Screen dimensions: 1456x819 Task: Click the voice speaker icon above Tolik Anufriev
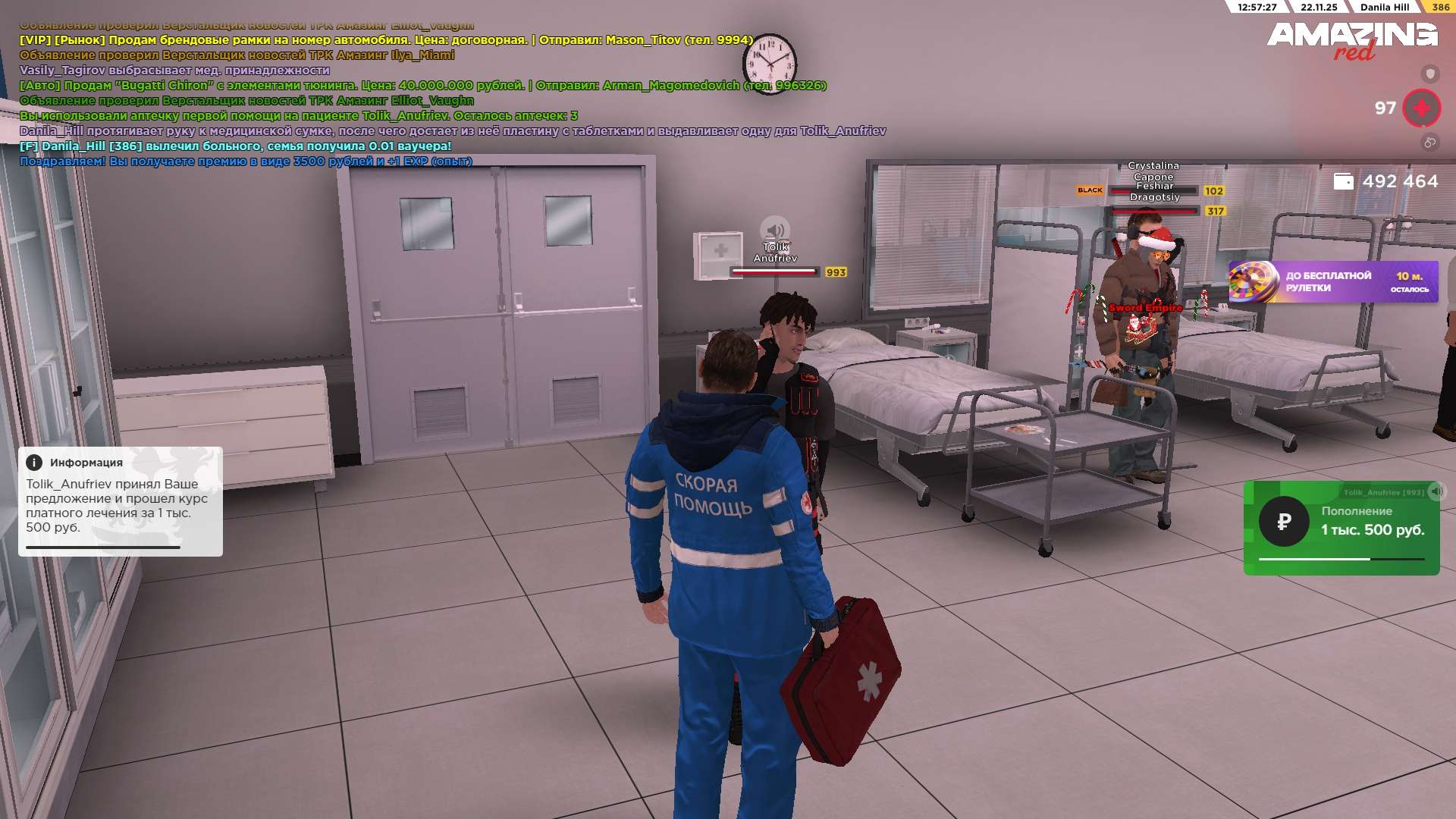774,229
